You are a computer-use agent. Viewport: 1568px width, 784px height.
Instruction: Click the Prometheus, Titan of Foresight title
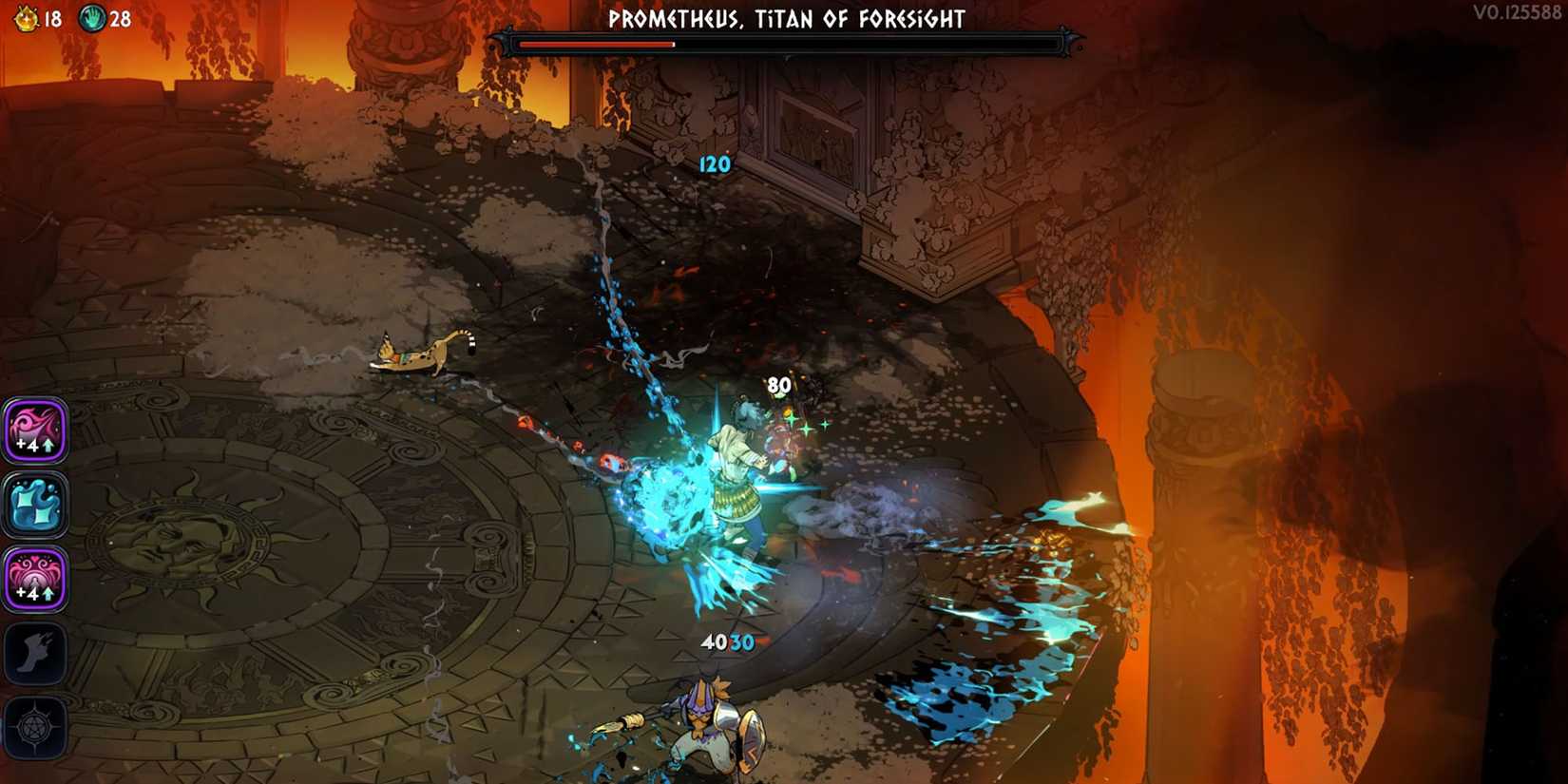point(786,17)
